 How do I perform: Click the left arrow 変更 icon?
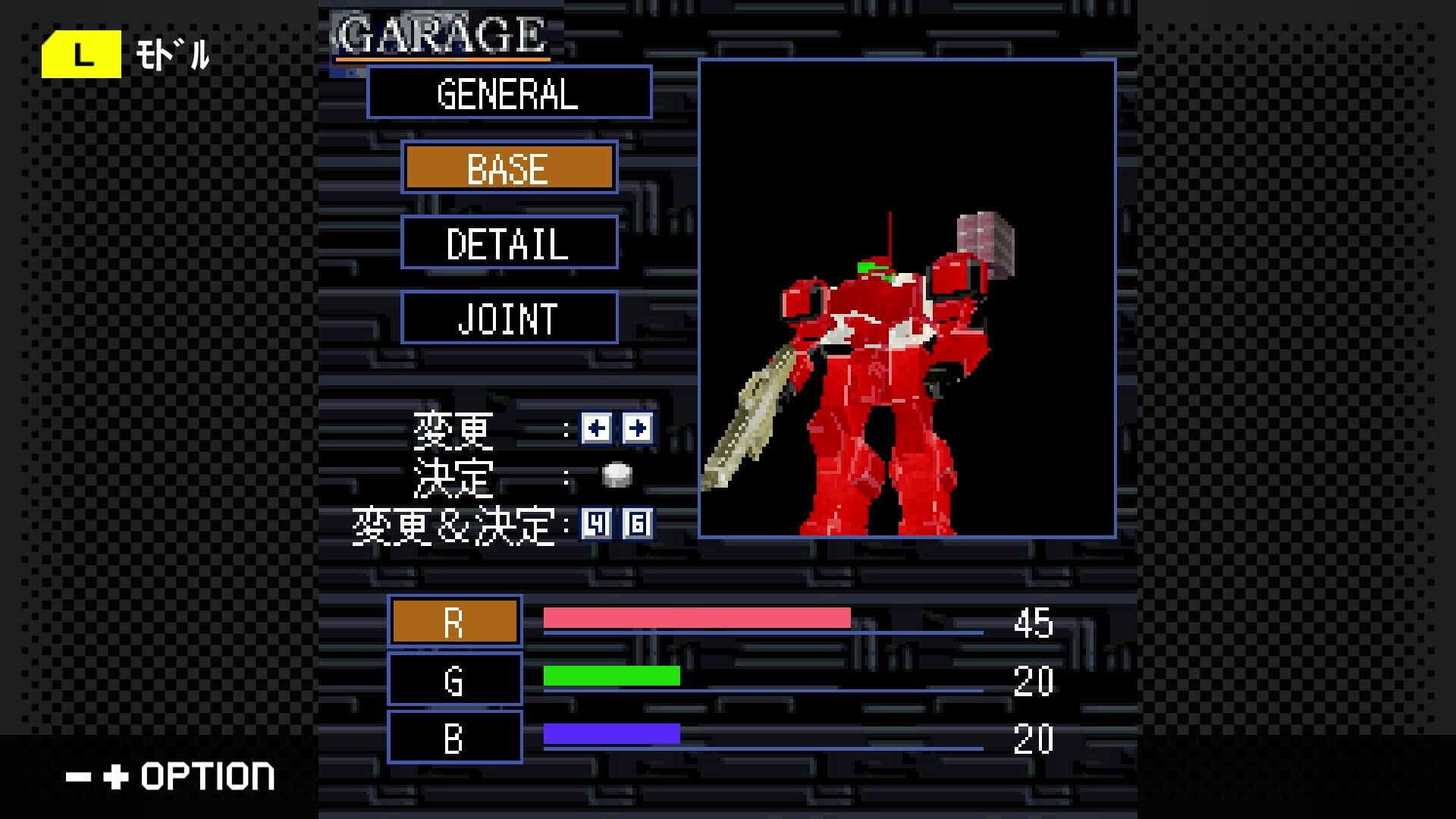point(596,428)
